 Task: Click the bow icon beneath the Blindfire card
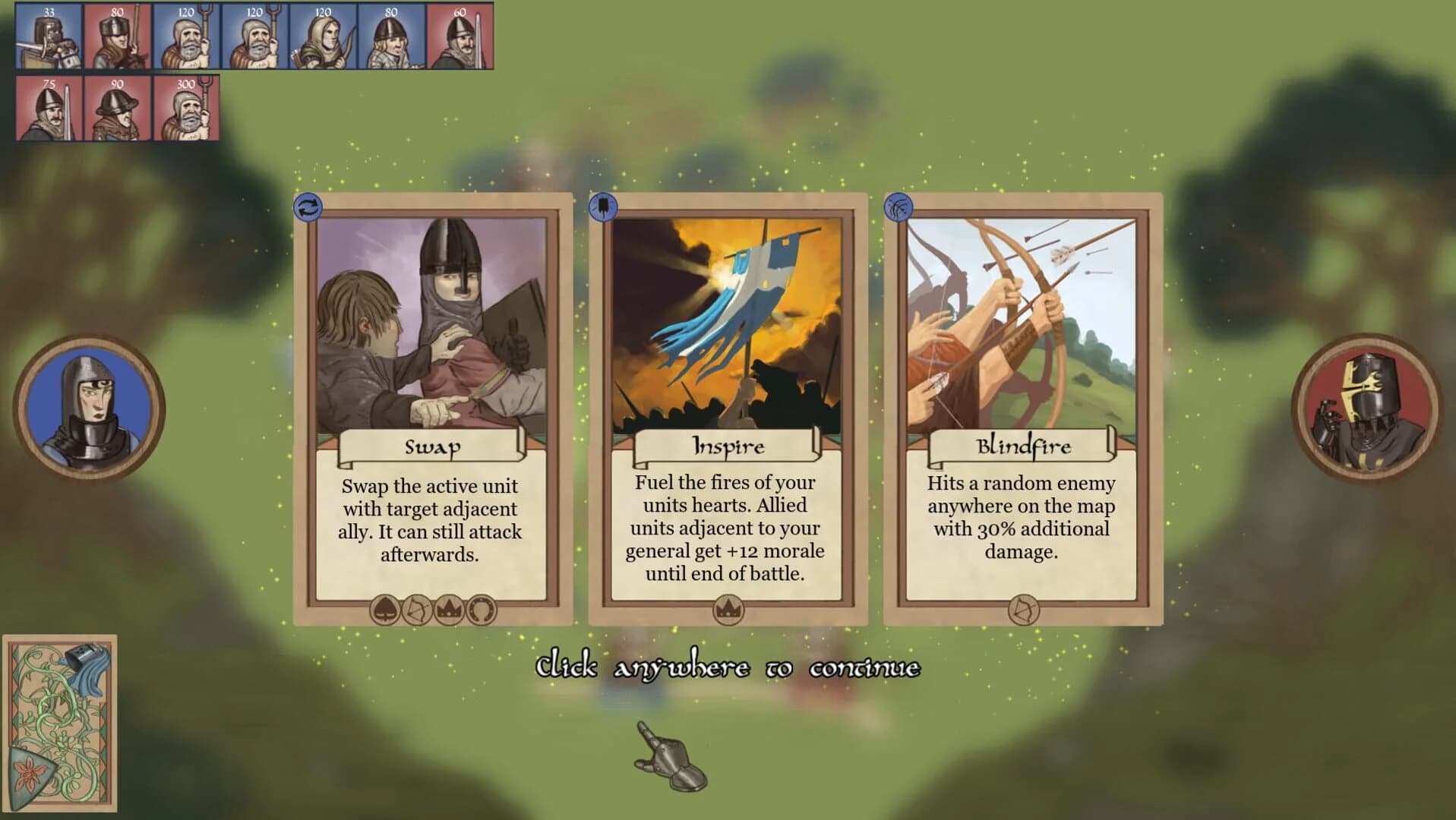pos(1024,610)
